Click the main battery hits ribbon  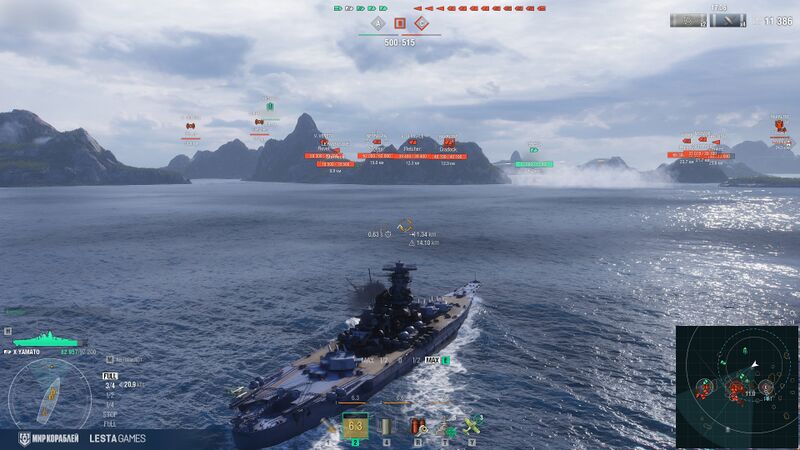[x=727, y=20]
